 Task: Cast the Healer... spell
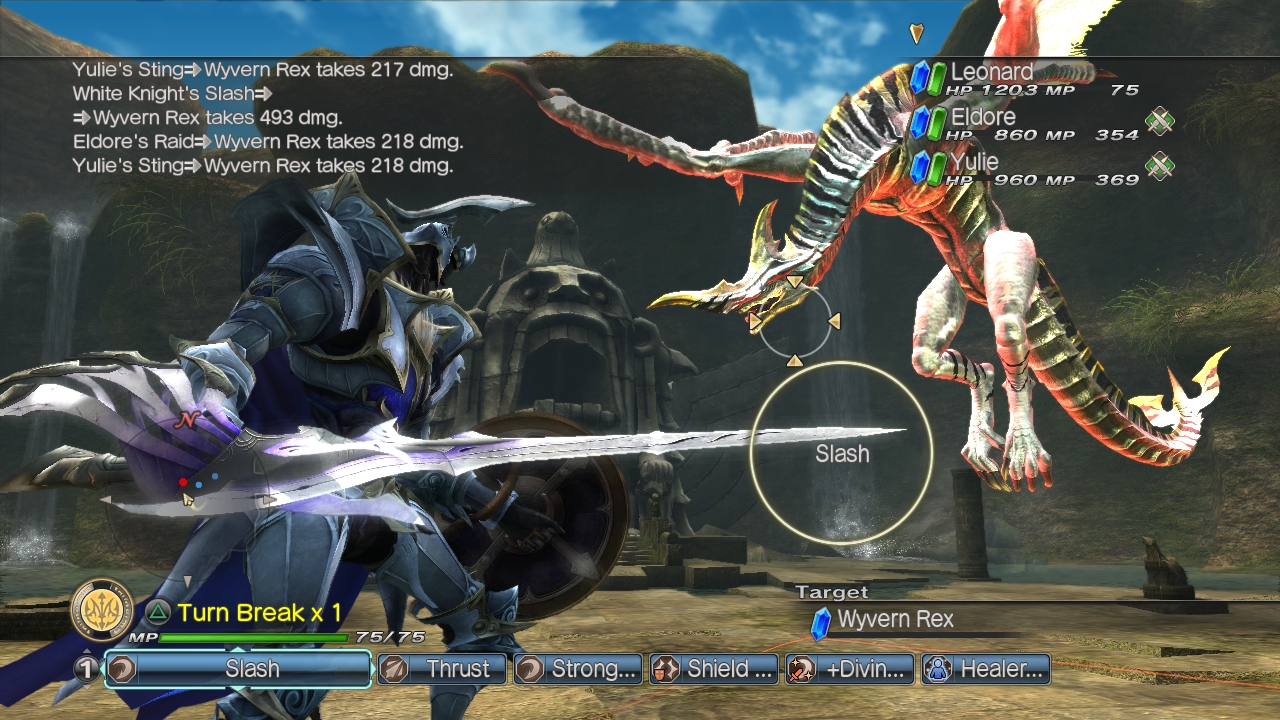point(986,669)
